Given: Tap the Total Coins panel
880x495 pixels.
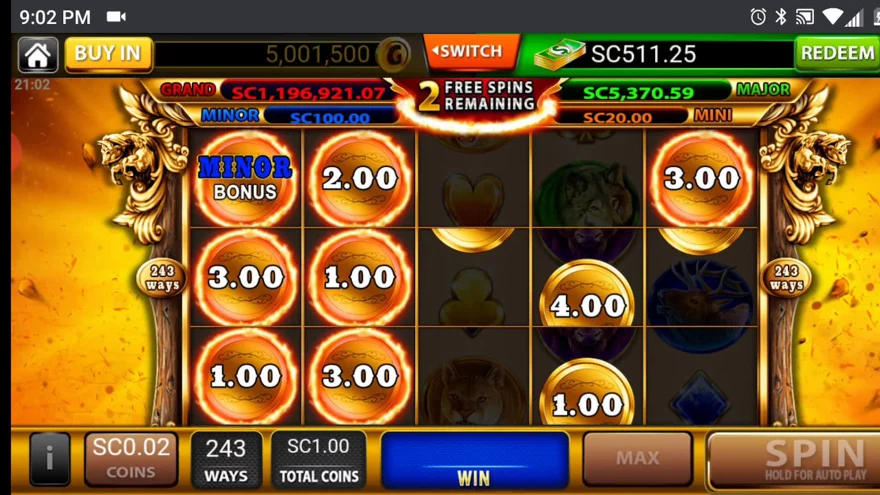Looking at the screenshot, I should tap(318, 460).
